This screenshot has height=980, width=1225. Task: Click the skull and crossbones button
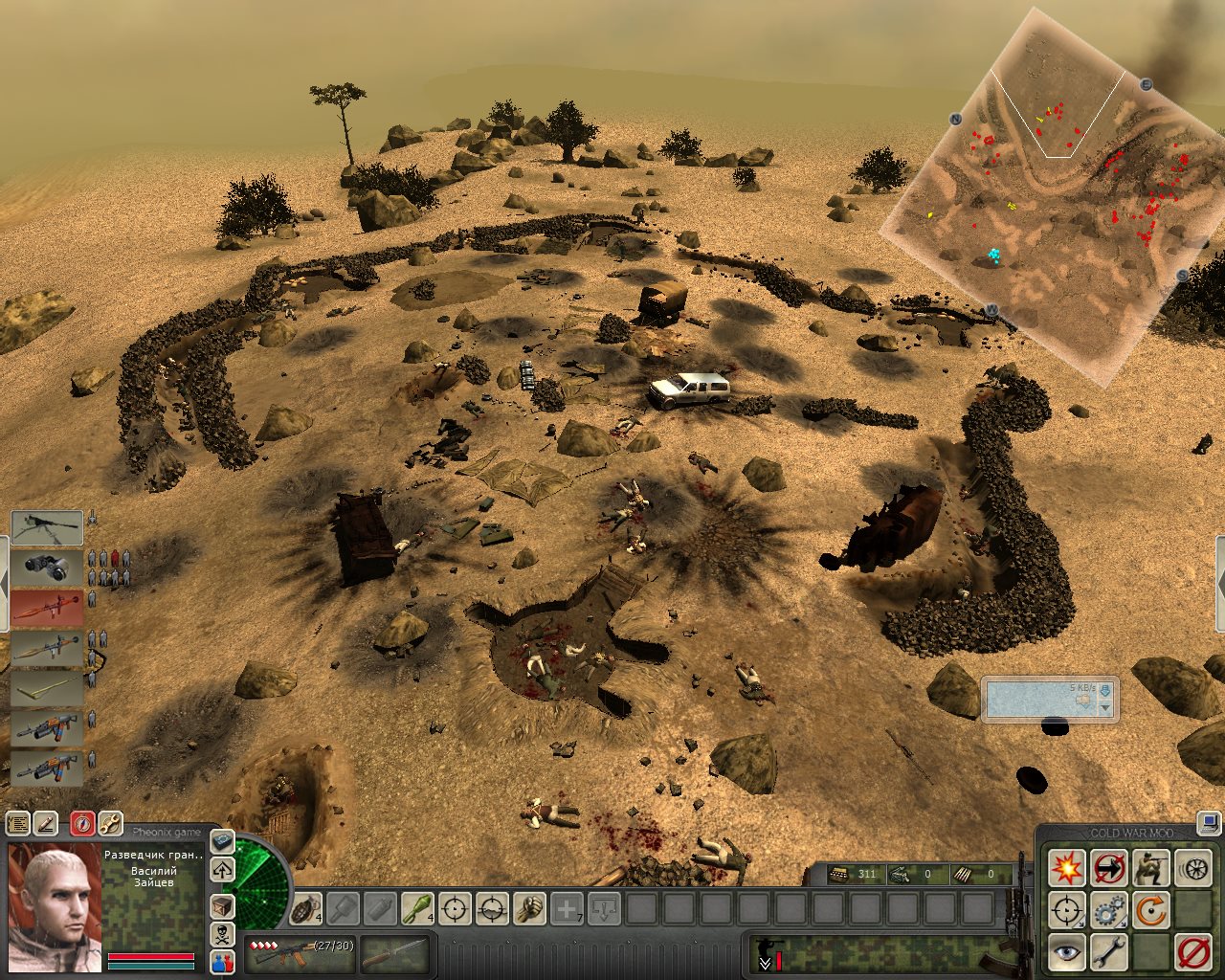(x=222, y=933)
